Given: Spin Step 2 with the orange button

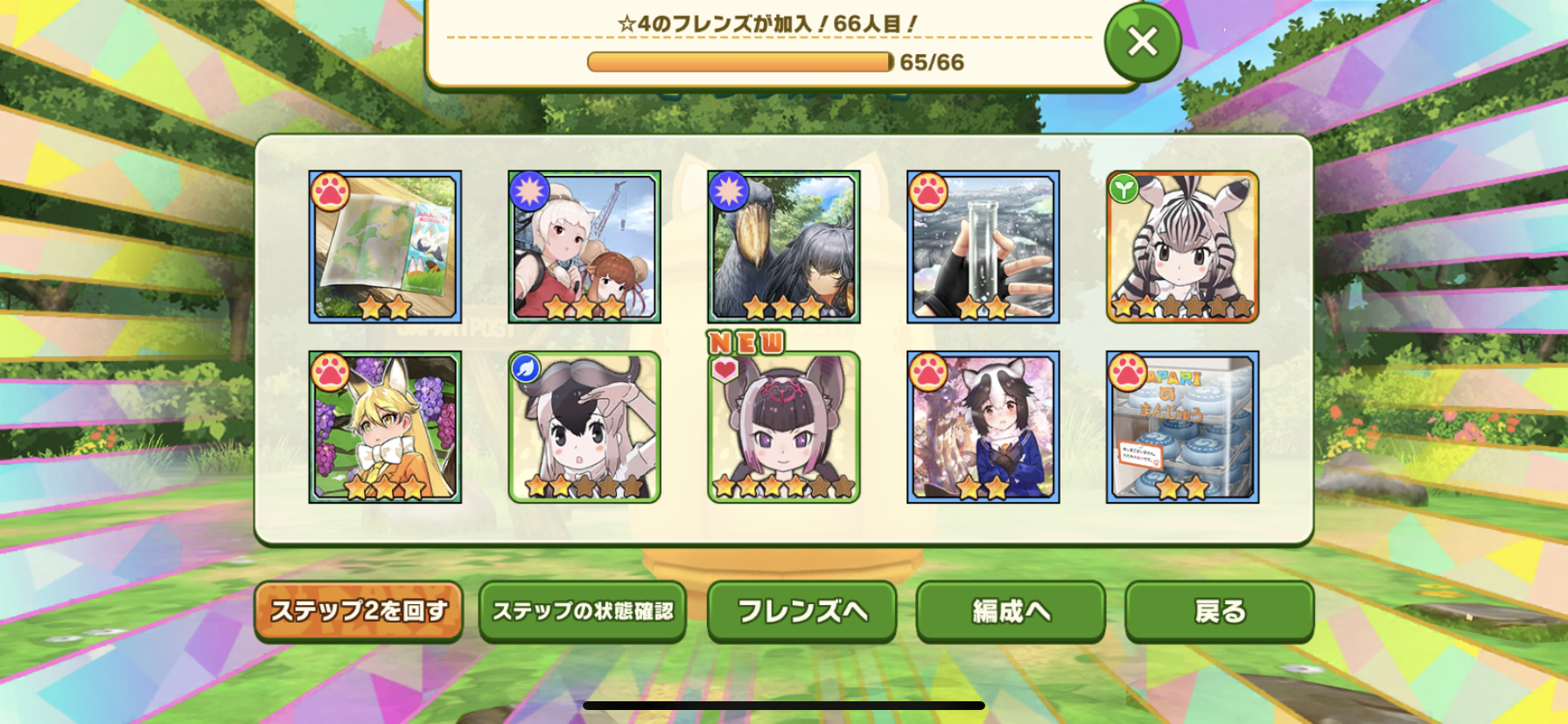Looking at the screenshot, I should 359,611.
